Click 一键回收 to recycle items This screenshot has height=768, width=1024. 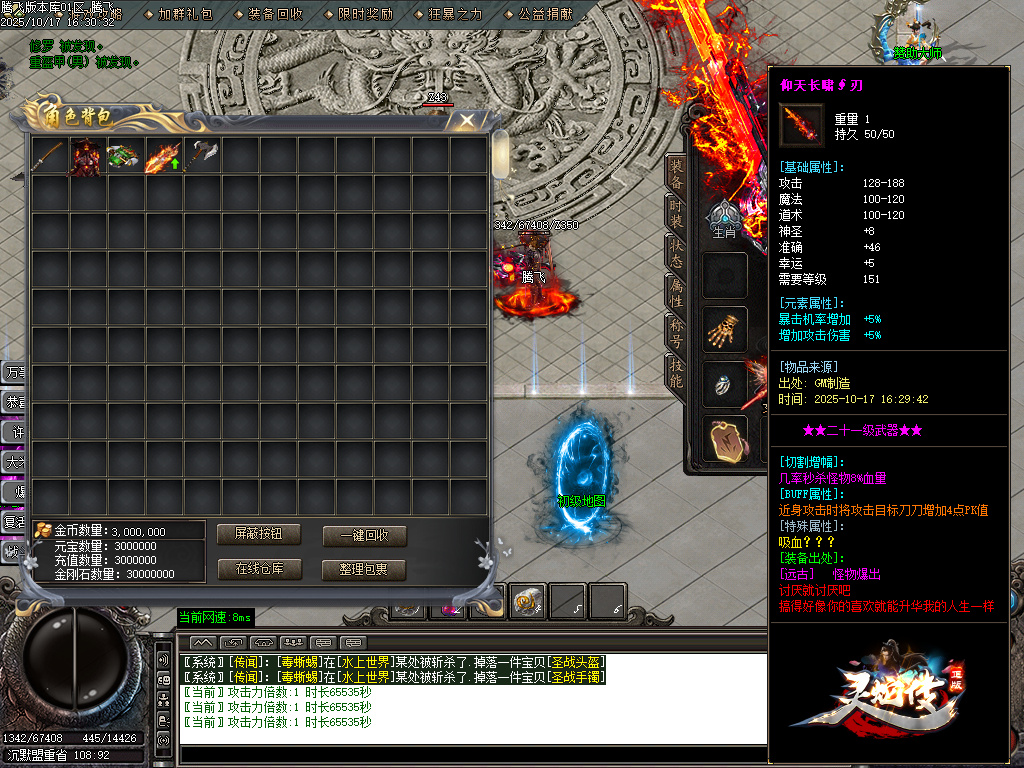365,535
